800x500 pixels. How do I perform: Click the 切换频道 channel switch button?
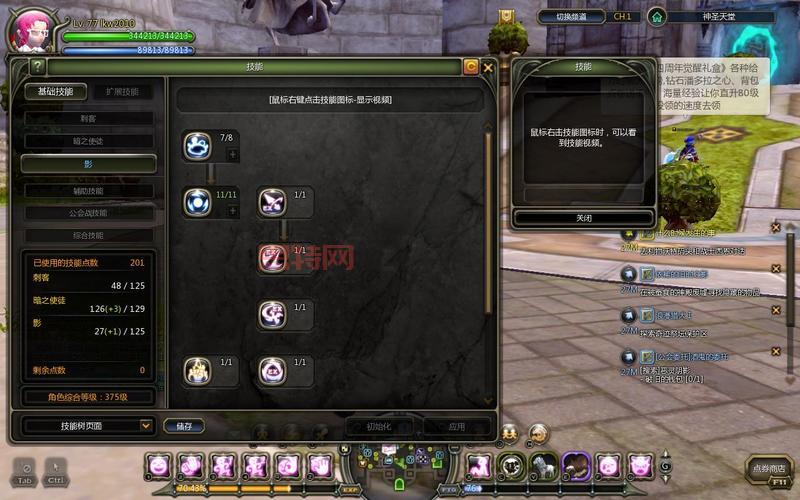[x=571, y=17]
